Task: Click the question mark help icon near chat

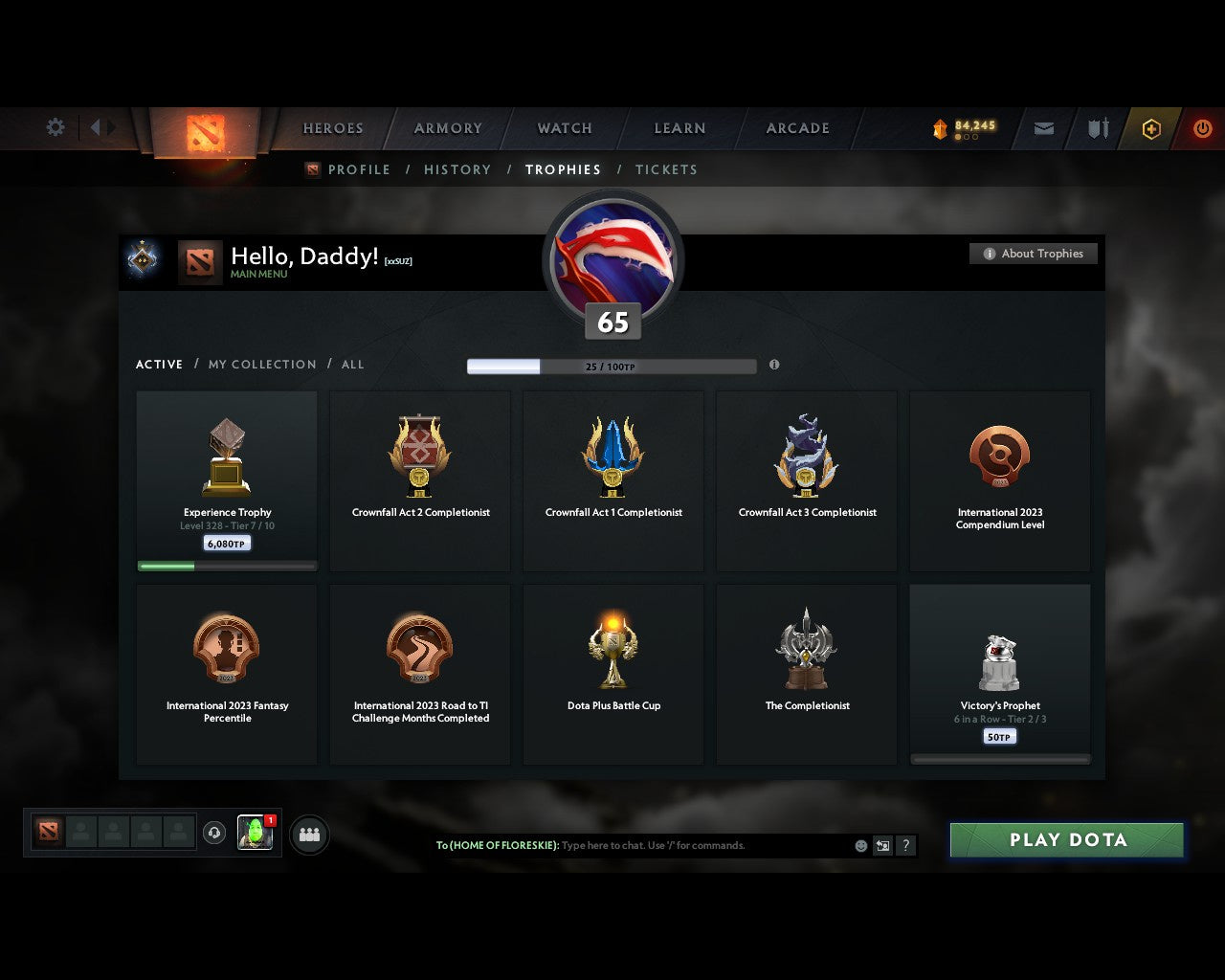Action: point(905,846)
